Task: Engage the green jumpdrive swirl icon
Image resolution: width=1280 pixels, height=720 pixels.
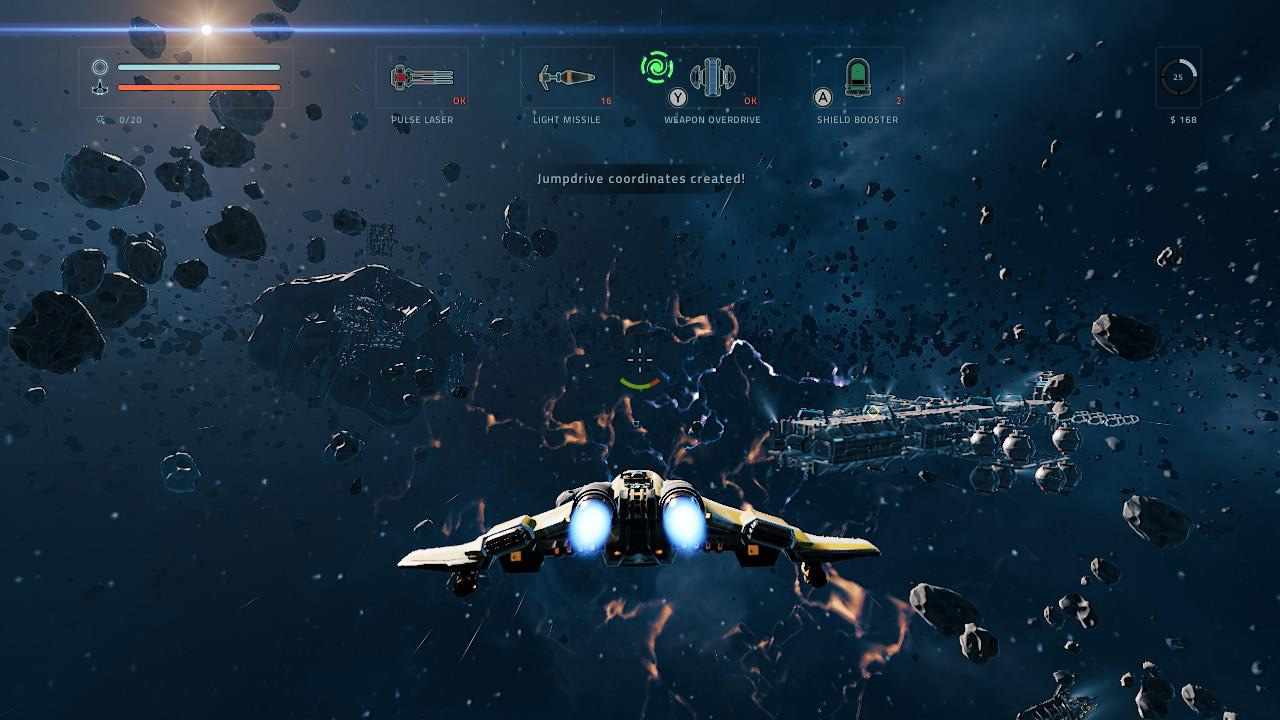Action: pos(657,67)
